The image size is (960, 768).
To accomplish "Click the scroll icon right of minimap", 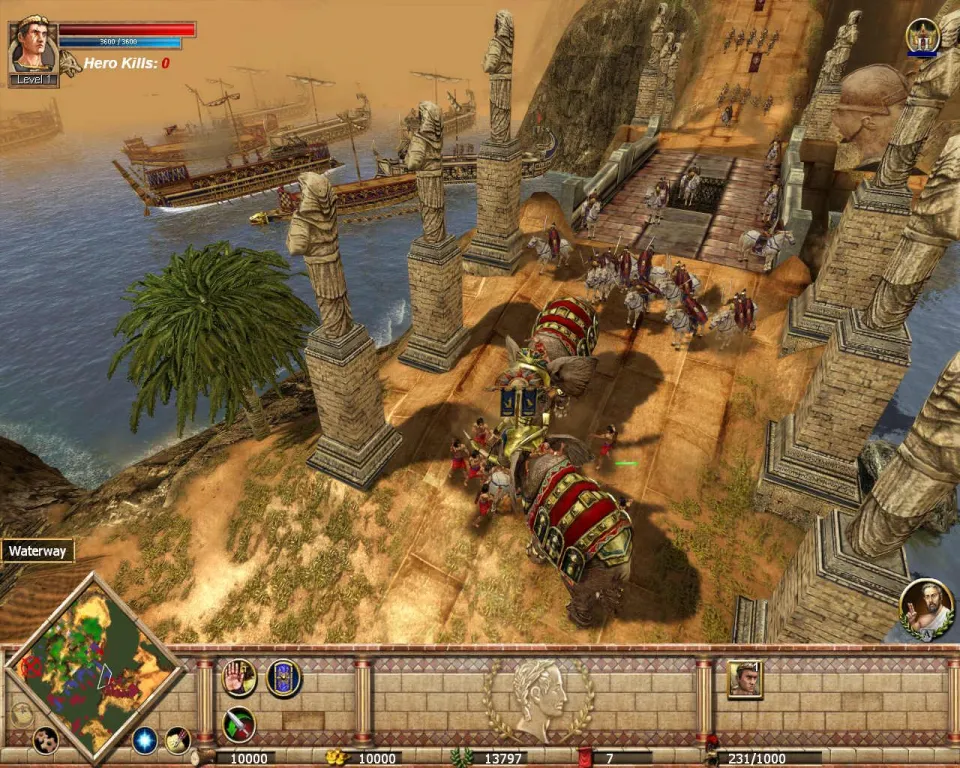I will [178, 740].
